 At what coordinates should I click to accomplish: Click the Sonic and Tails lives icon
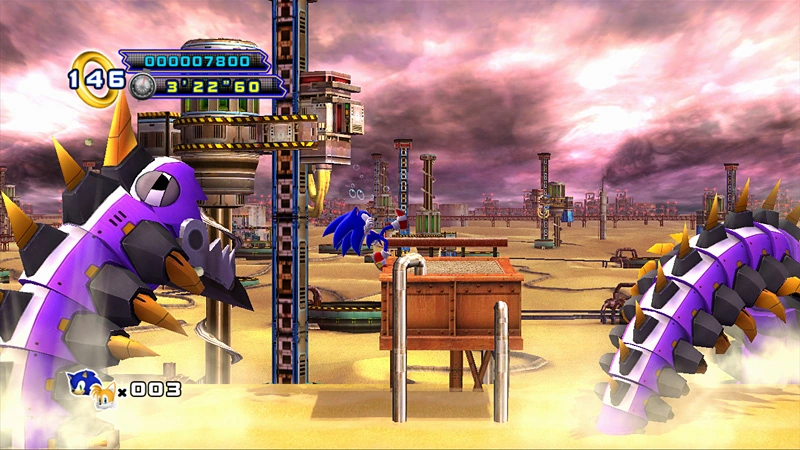tap(89, 386)
